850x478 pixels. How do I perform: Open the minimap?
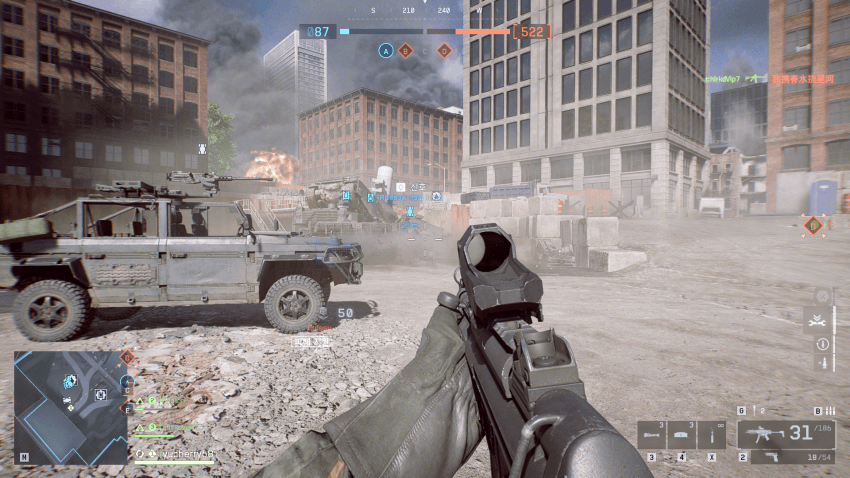click(70, 406)
